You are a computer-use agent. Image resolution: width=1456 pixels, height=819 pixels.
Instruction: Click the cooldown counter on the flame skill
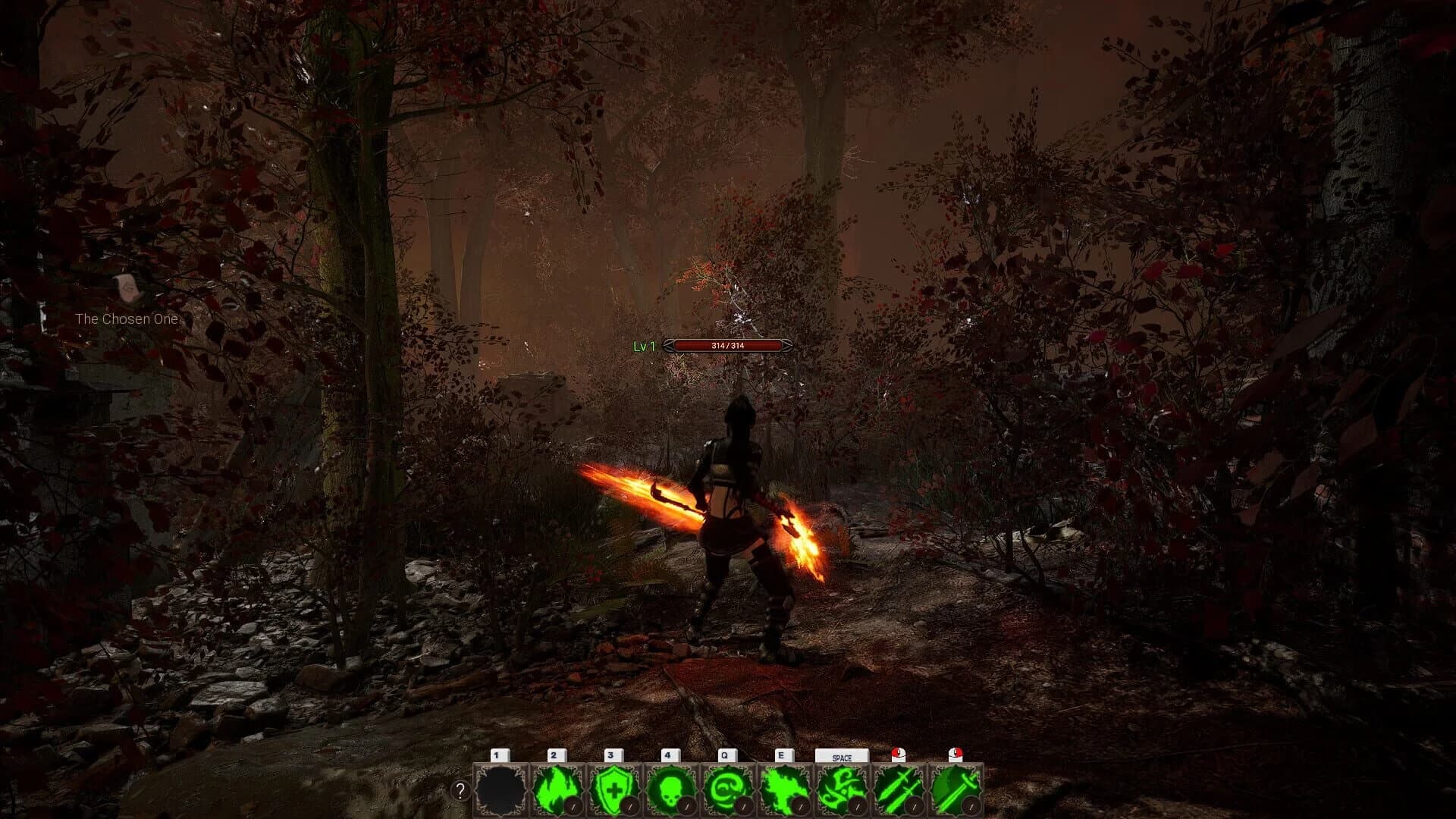point(574,805)
